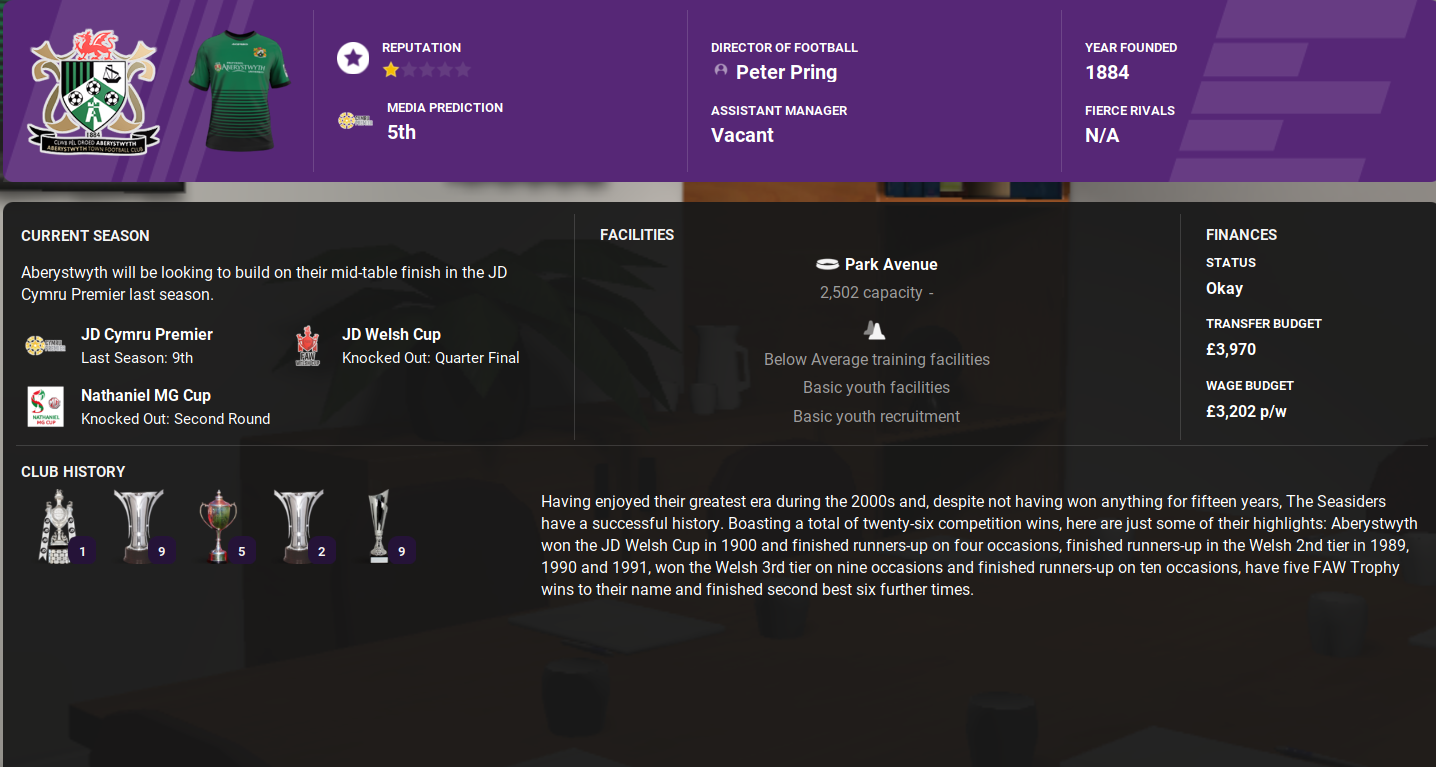Screen dimensions: 1436x767
Task: Click the training facilities icon
Action: [875, 331]
